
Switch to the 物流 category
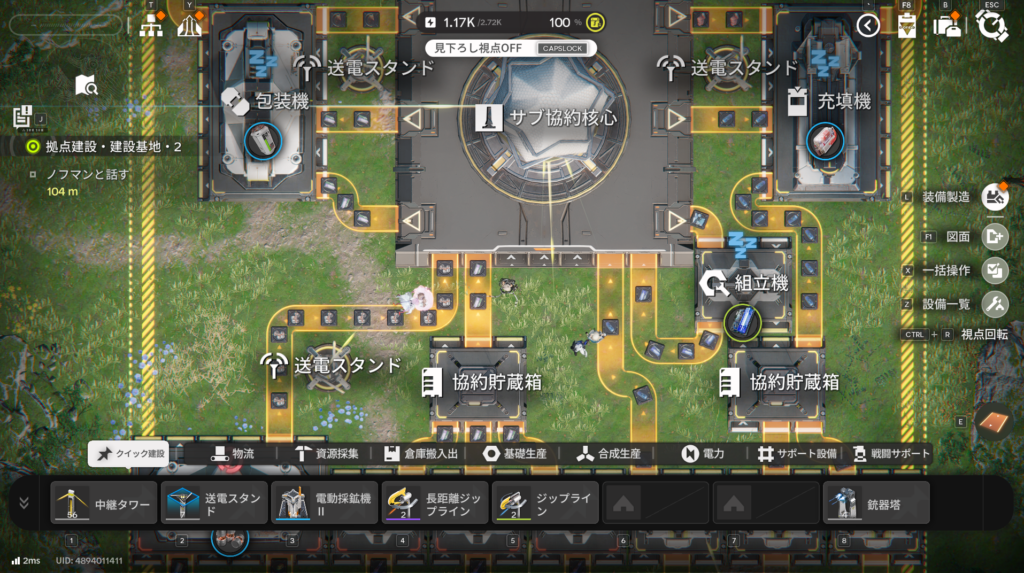(232, 454)
